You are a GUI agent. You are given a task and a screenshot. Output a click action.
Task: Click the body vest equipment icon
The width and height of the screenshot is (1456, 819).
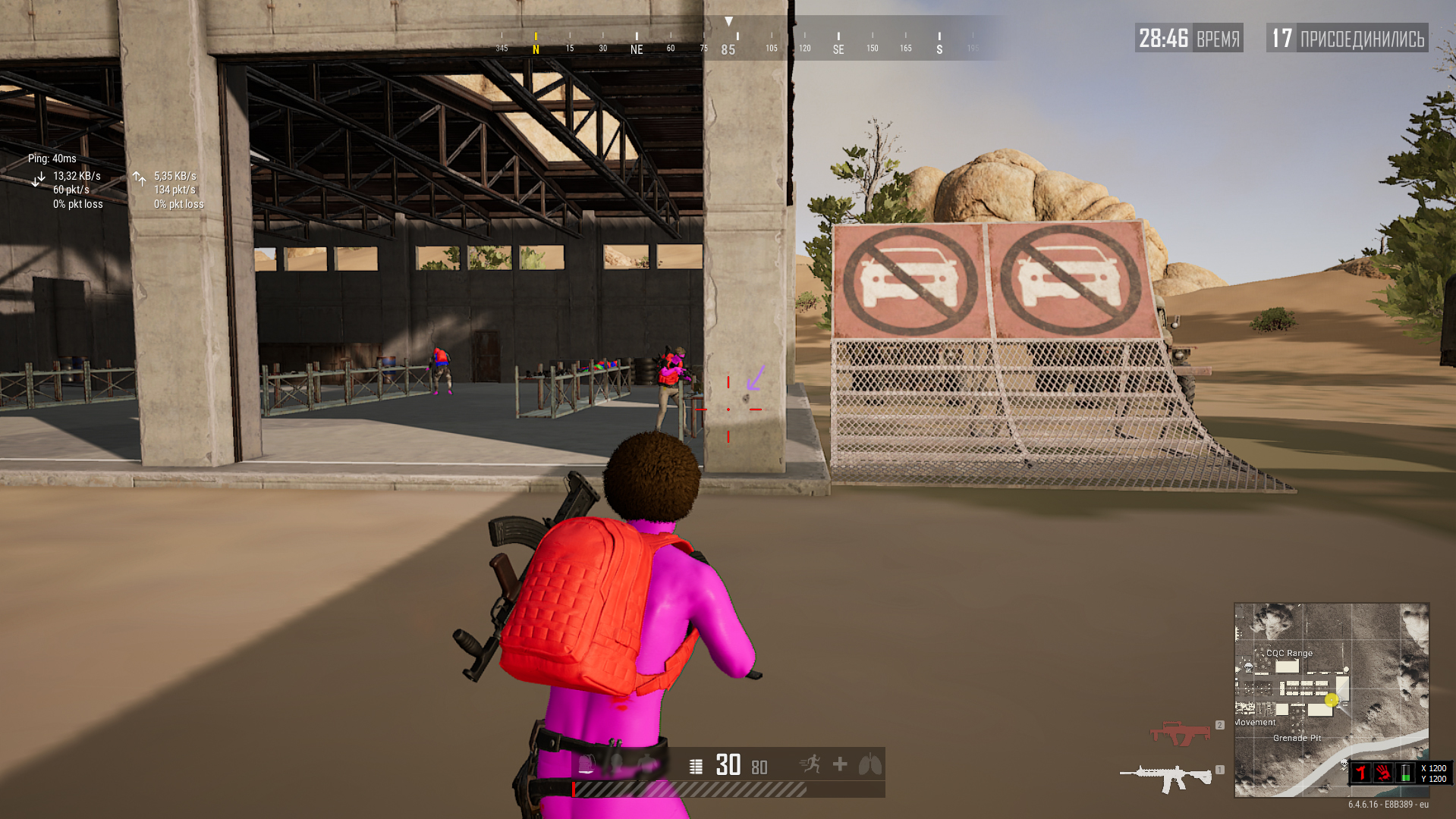pos(646,764)
